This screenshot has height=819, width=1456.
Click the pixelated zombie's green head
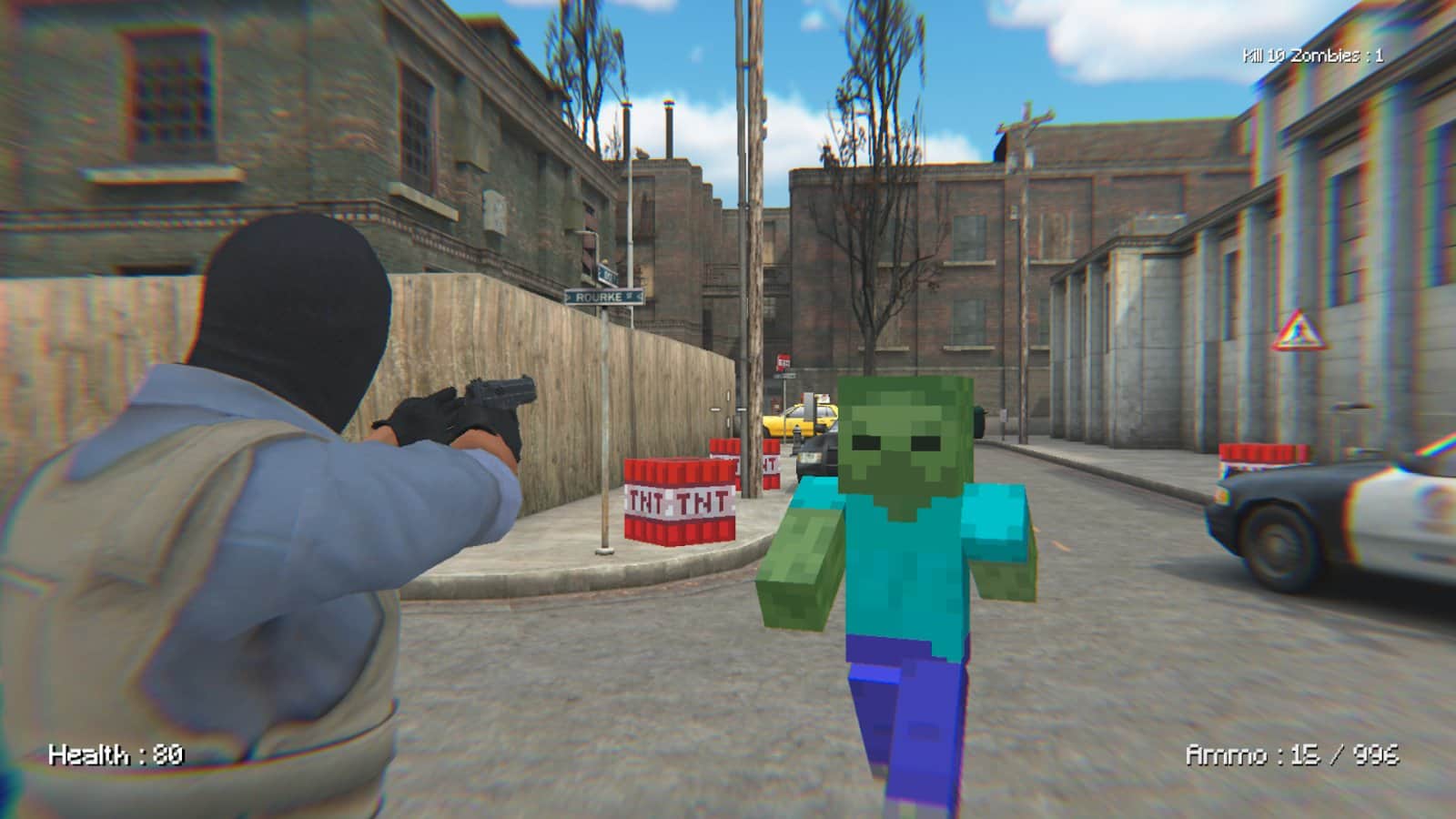[x=901, y=437]
